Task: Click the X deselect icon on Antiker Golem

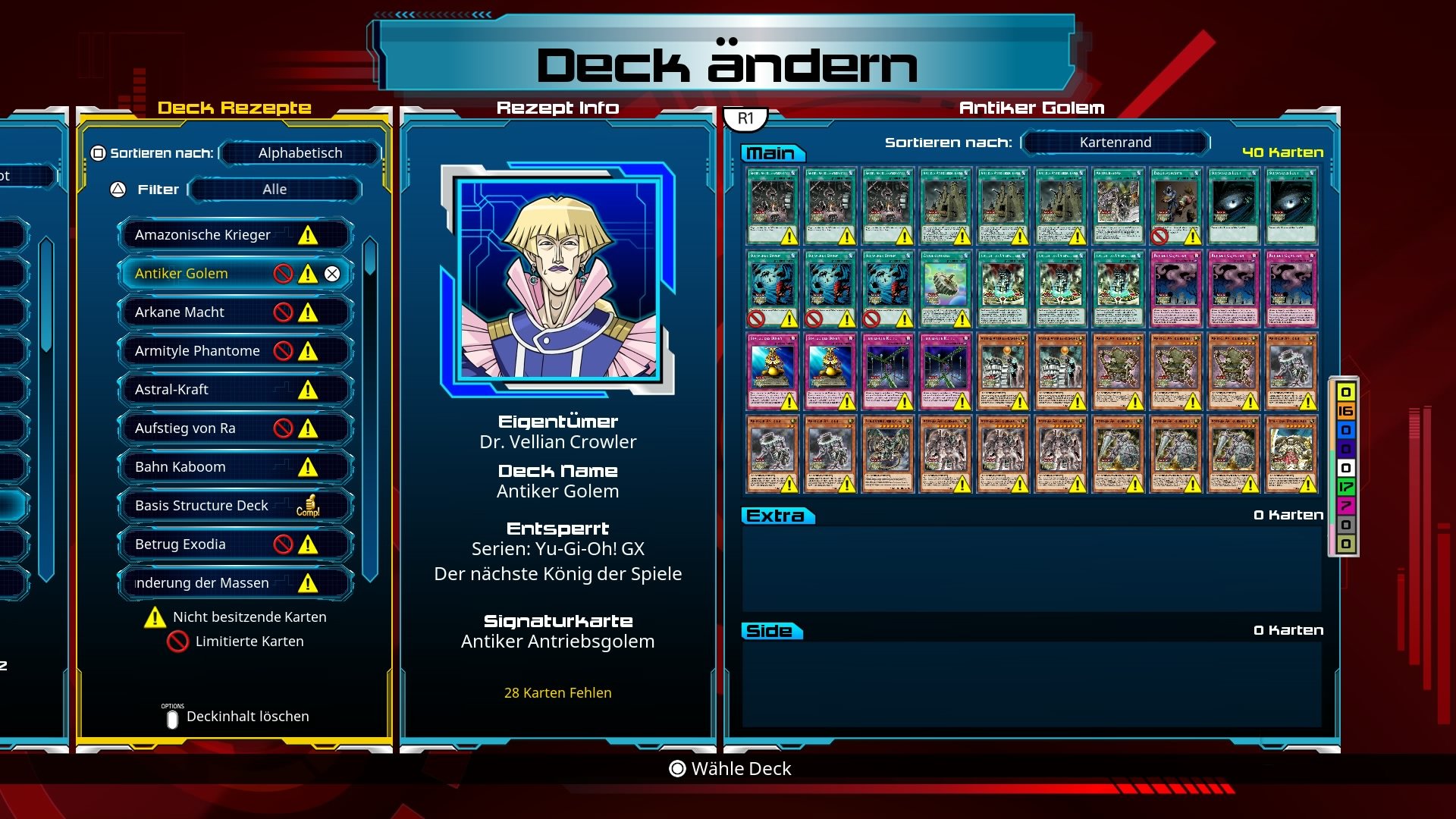Action: coord(332,274)
